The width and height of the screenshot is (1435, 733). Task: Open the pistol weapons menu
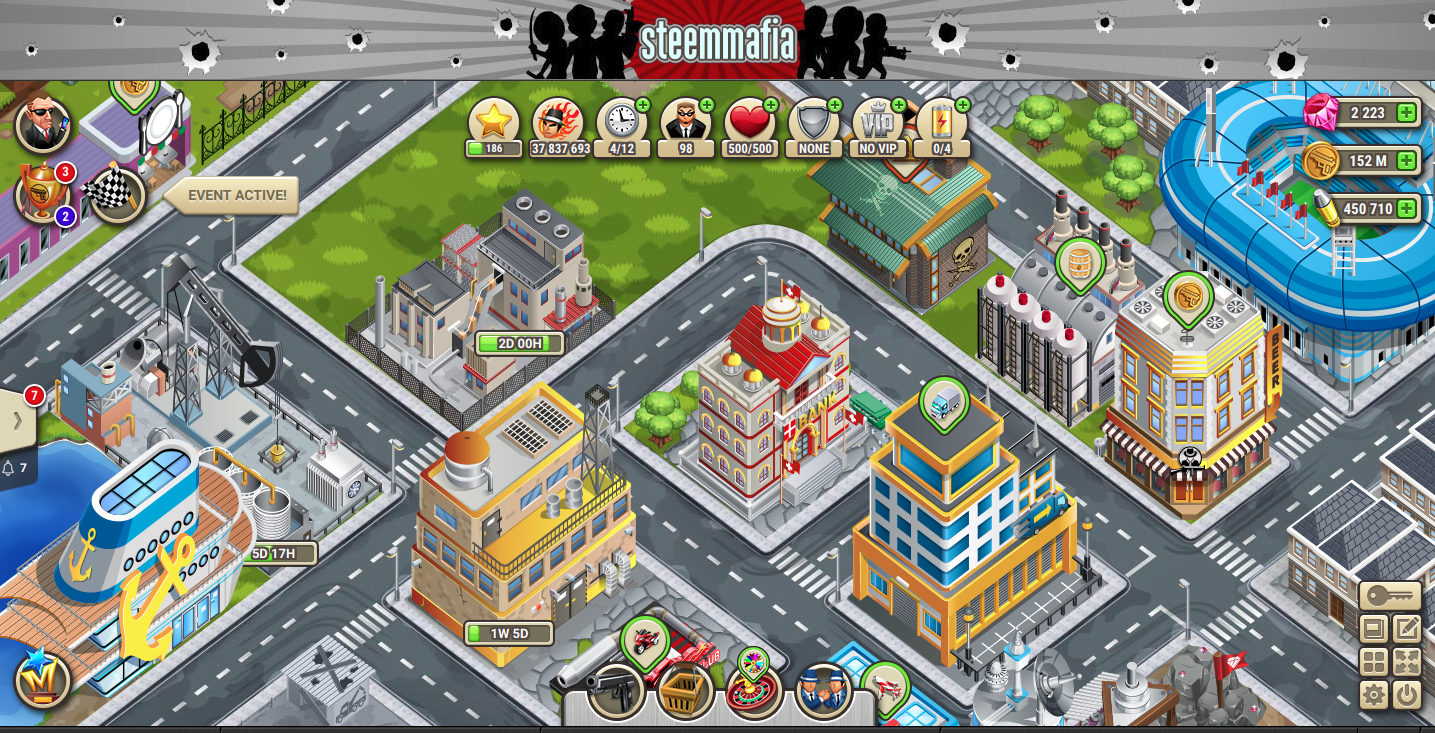614,690
